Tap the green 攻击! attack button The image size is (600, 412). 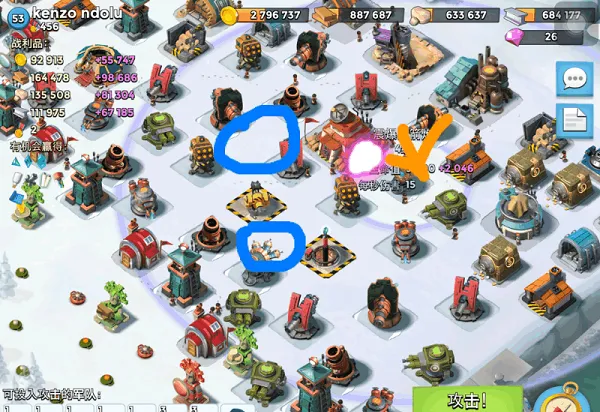coord(467,399)
